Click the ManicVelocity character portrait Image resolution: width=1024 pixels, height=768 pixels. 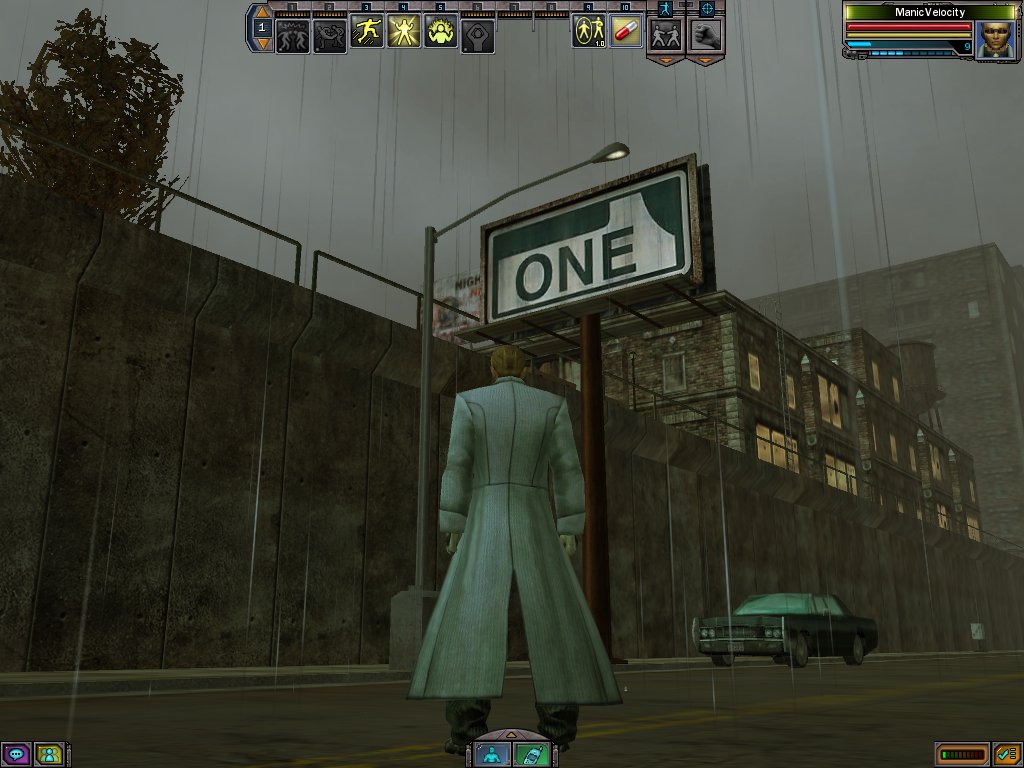[994, 39]
